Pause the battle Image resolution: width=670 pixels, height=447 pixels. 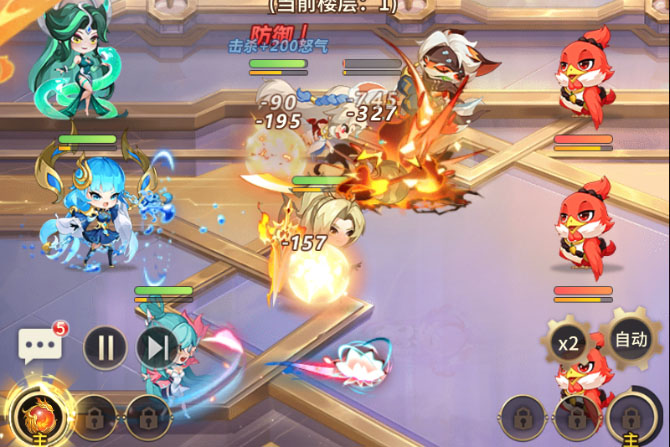pyautogui.click(x=105, y=347)
